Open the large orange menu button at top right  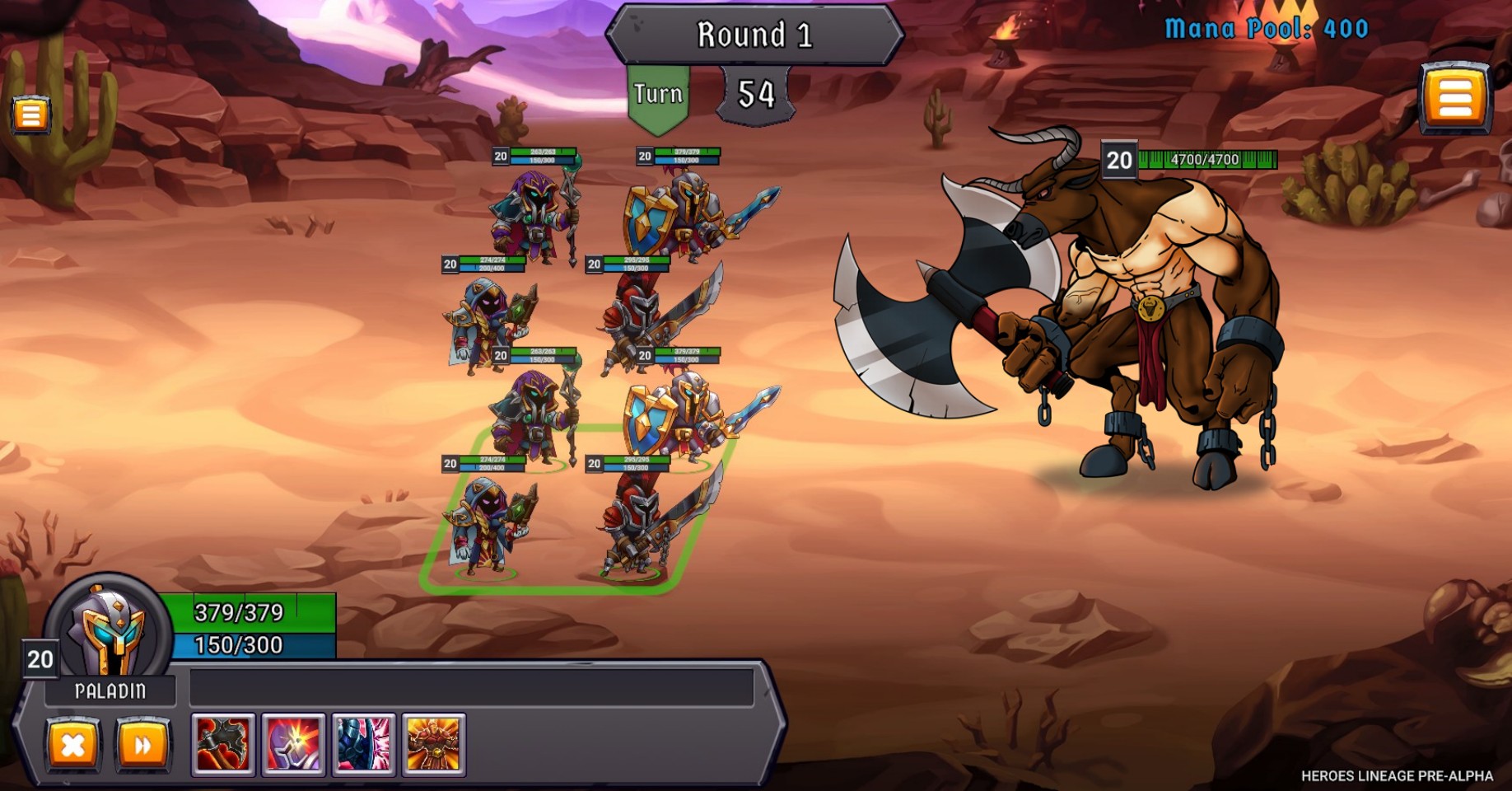tap(1455, 98)
